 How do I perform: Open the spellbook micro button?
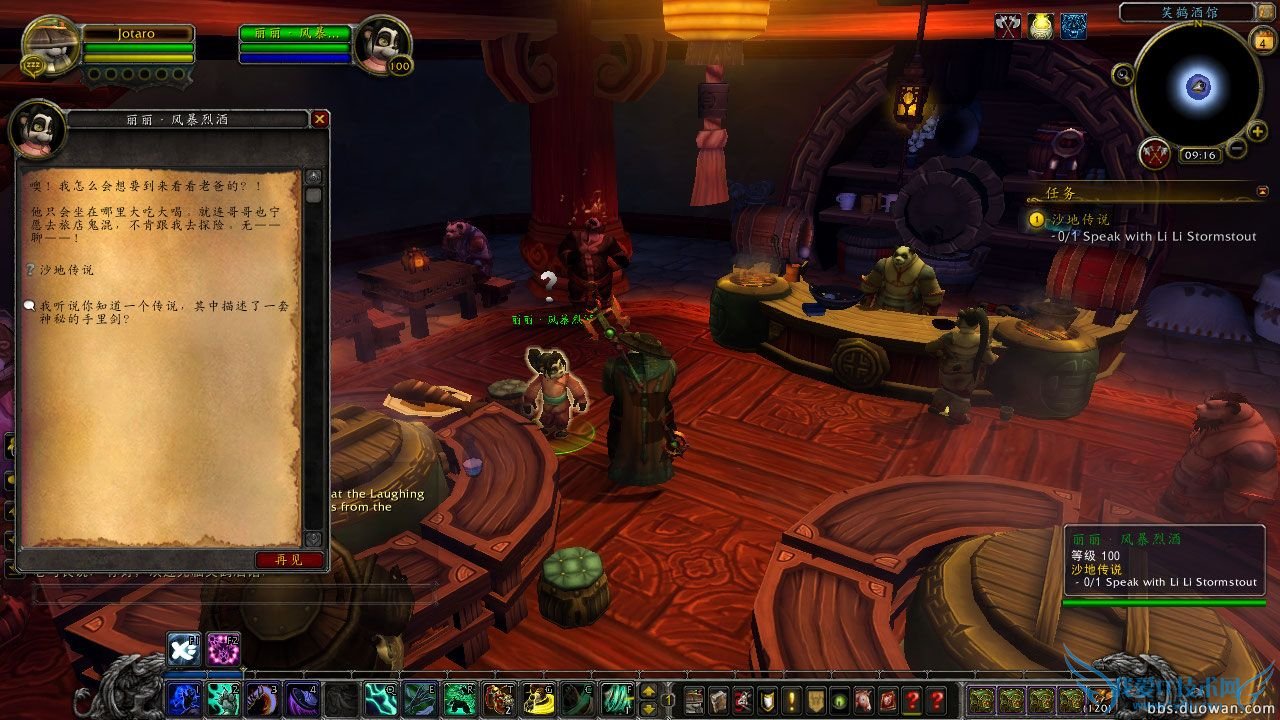[x=720, y=699]
